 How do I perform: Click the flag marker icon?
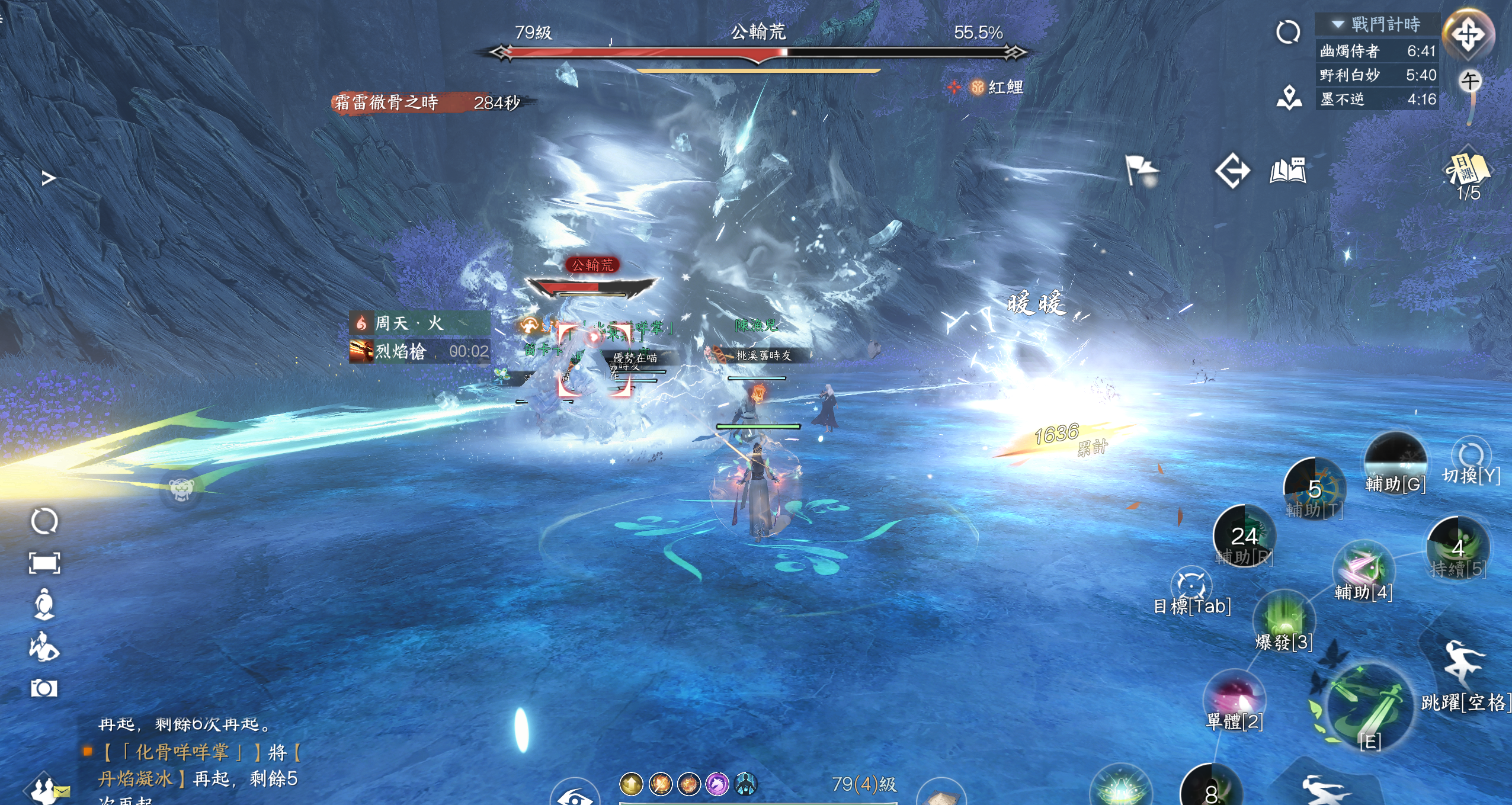pos(1141,171)
